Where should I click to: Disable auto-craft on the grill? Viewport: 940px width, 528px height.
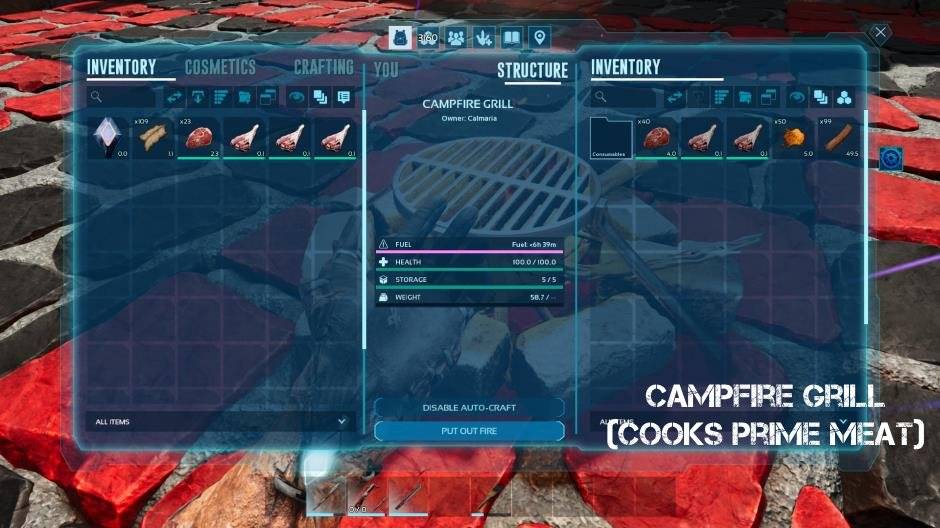[x=469, y=408]
